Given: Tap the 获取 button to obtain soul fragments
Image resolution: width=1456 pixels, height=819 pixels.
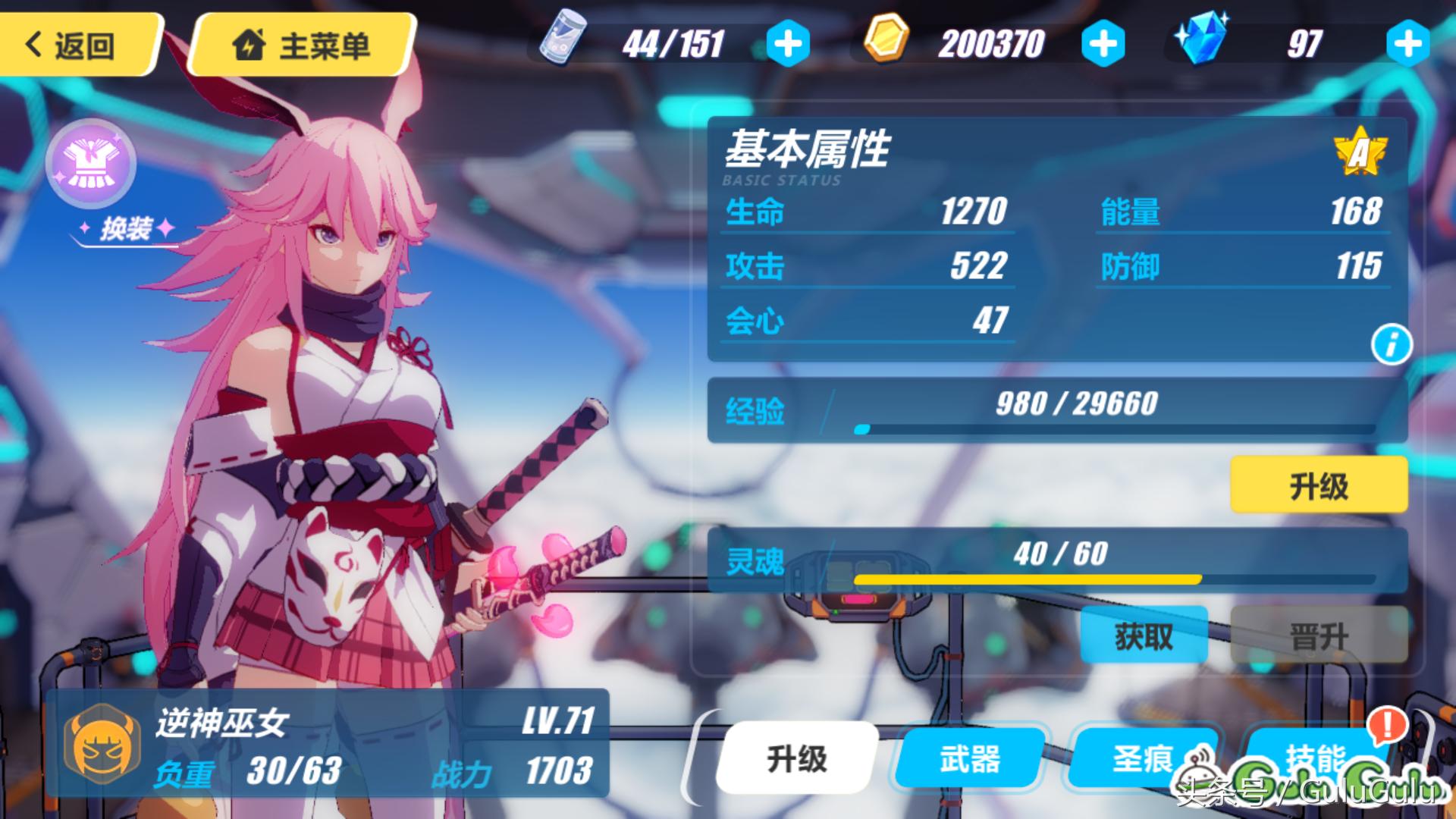Looking at the screenshot, I should tap(1144, 635).
